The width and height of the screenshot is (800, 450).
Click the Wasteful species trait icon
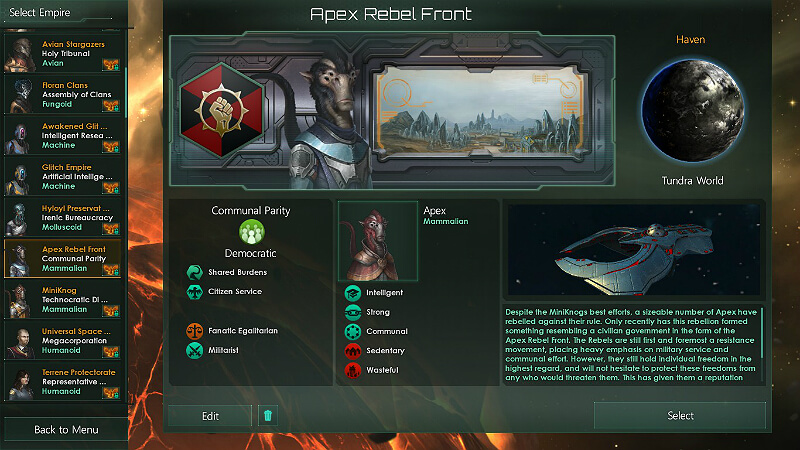352,370
